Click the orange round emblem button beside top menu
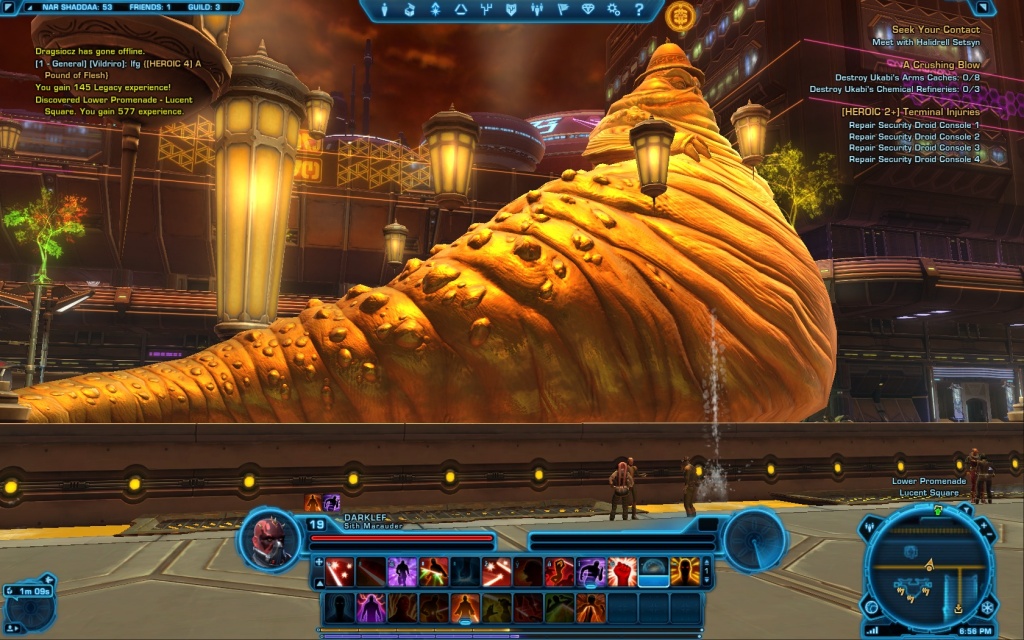Image resolution: width=1024 pixels, height=640 pixels. [681, 13]
